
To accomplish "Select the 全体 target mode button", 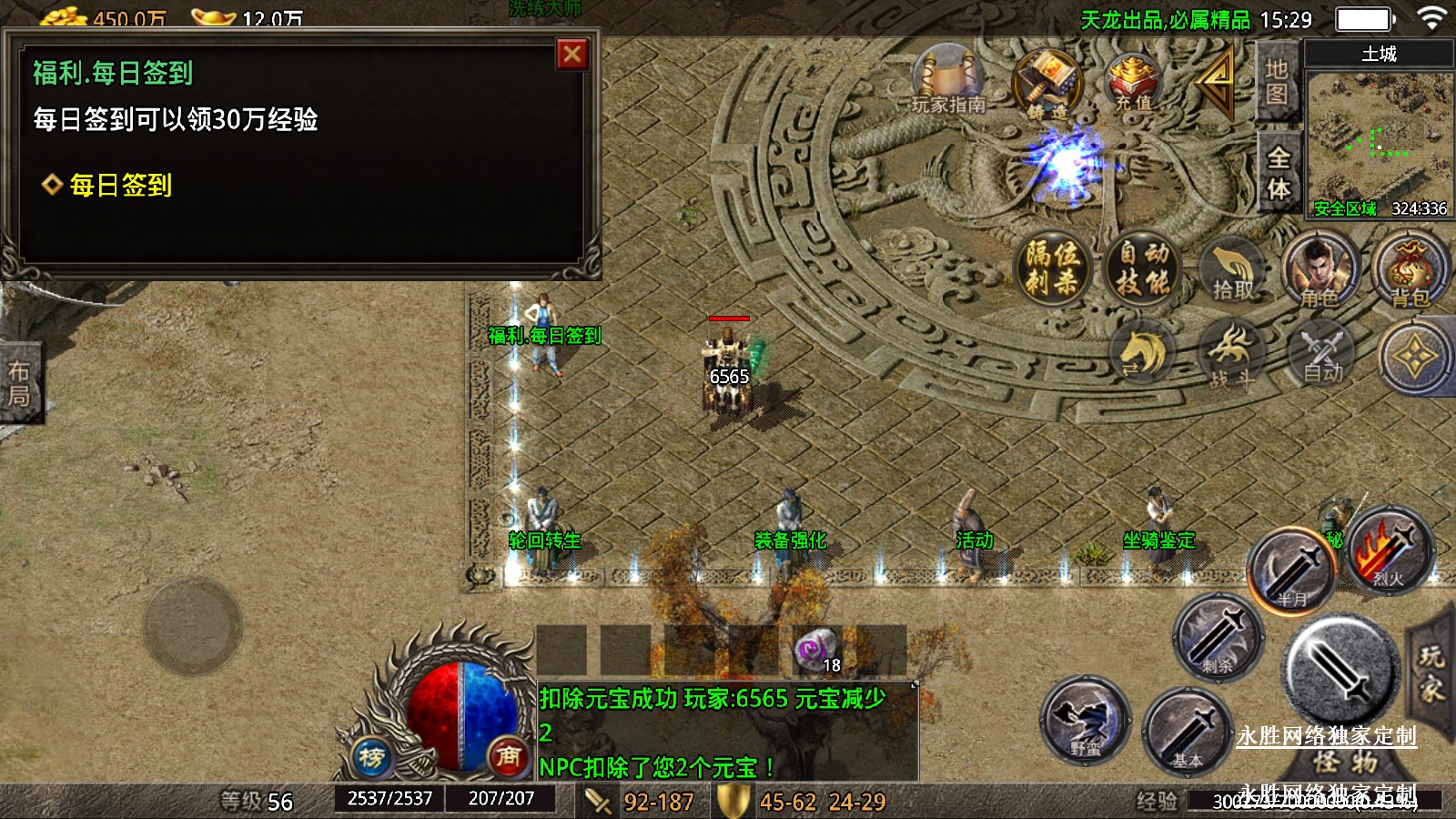I will pos(1279,173).
